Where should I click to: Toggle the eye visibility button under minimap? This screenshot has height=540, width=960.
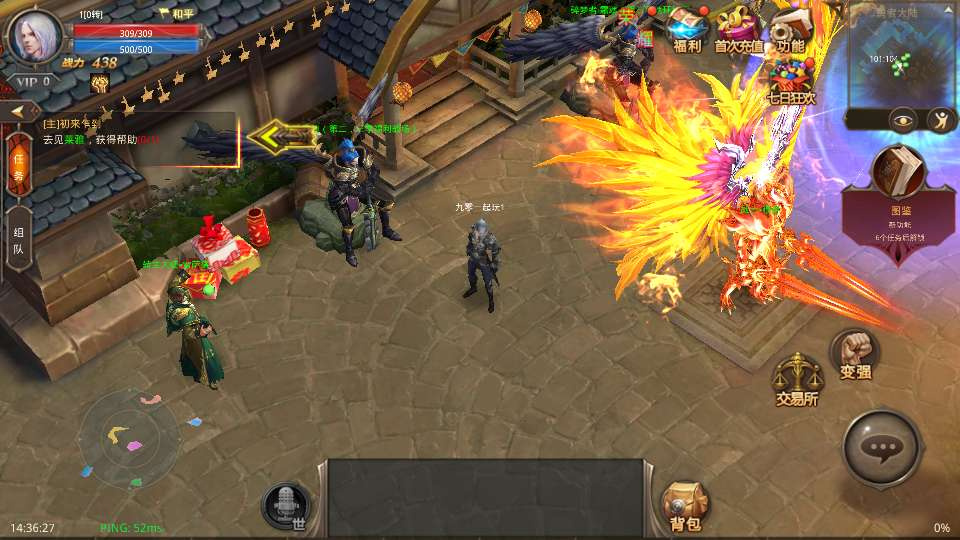(903, 121)
